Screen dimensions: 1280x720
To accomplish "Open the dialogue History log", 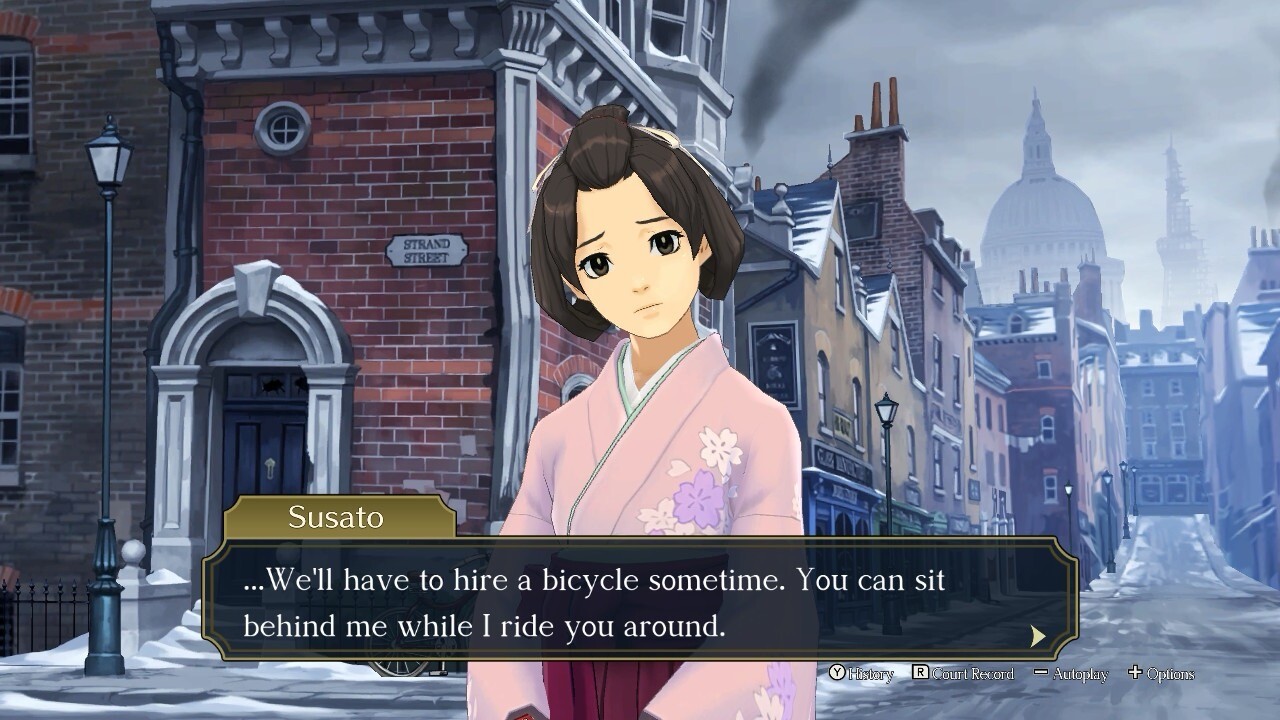I will click(x=861, y=674).
